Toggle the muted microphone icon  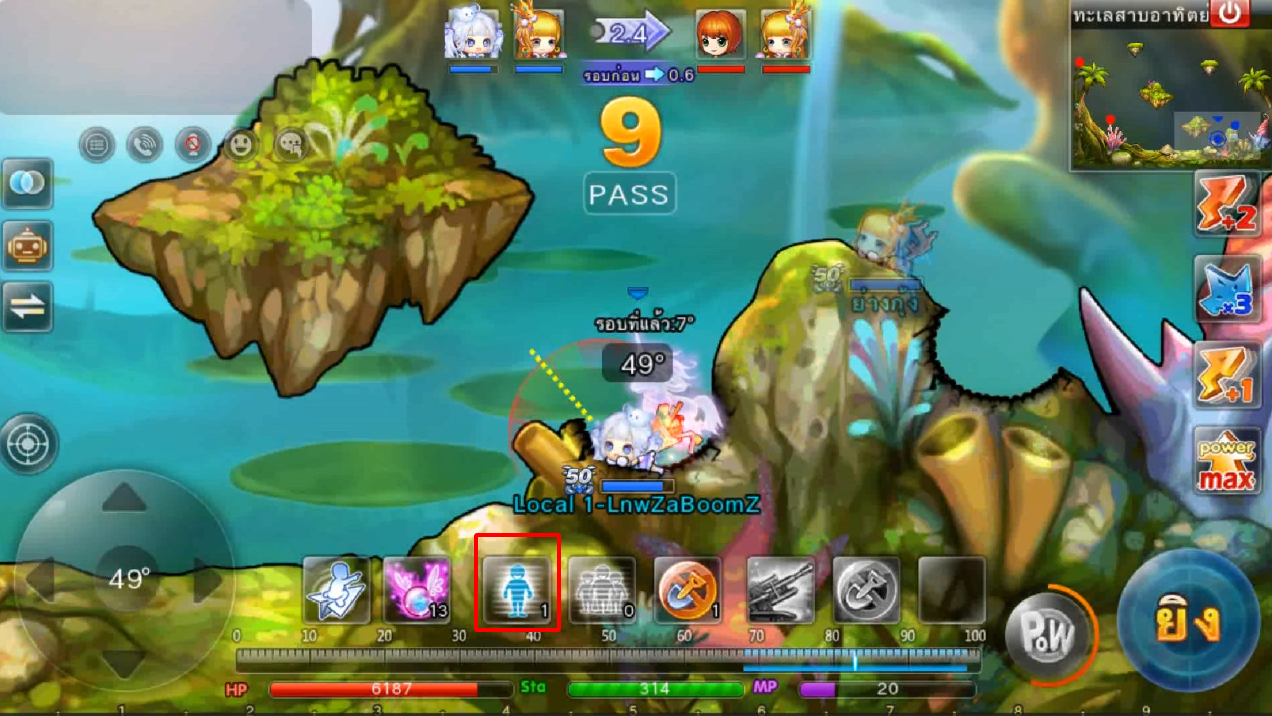click(192, 146)
